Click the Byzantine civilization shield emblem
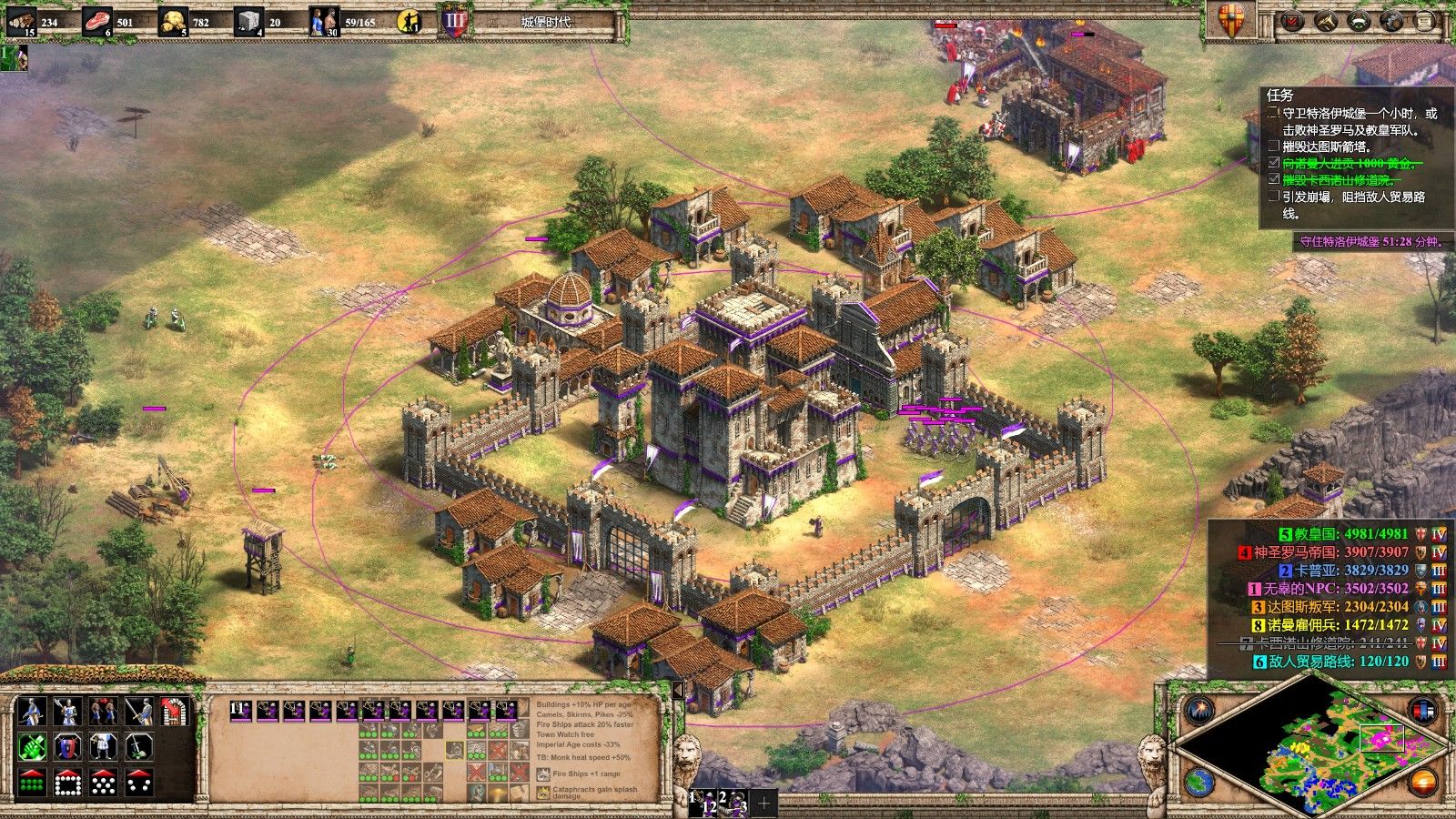This screenshot has height=819, width=1456. [x=1230, y=20]
